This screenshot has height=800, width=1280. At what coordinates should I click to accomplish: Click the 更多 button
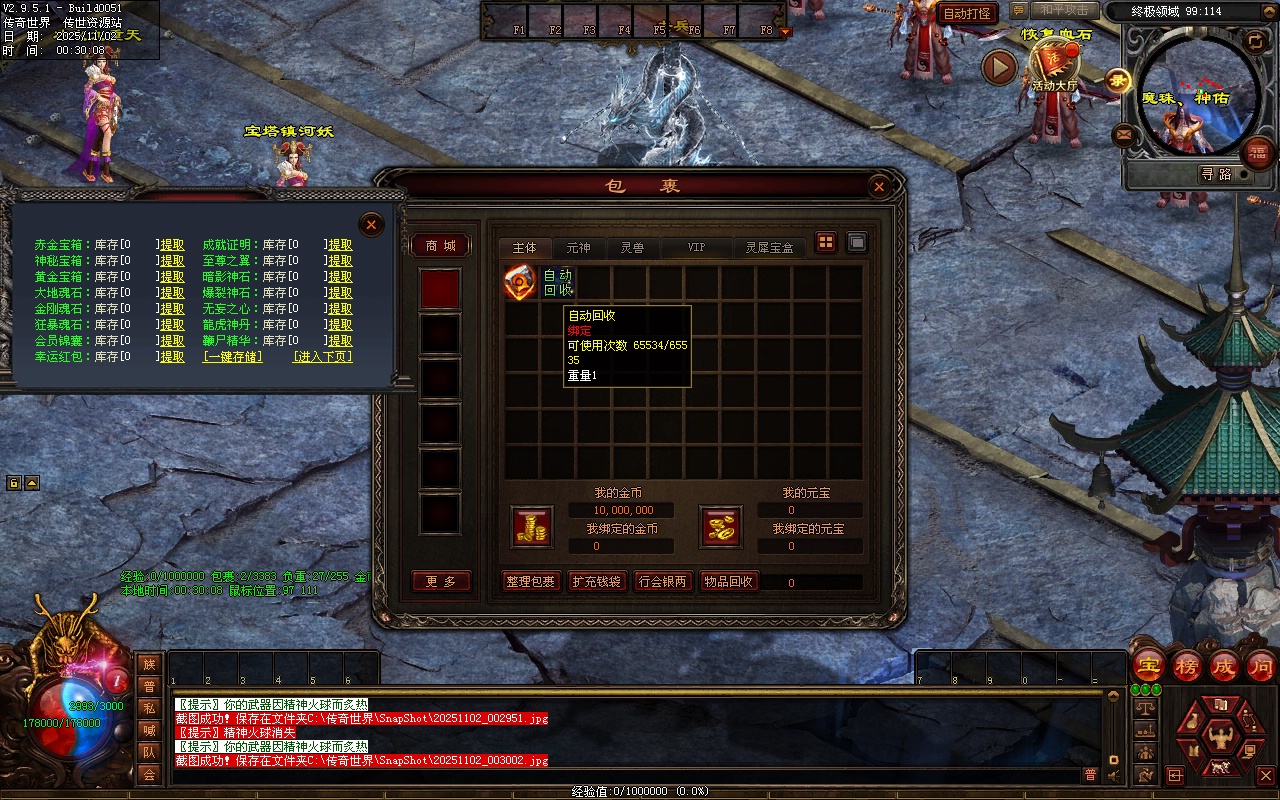[441, 582]
